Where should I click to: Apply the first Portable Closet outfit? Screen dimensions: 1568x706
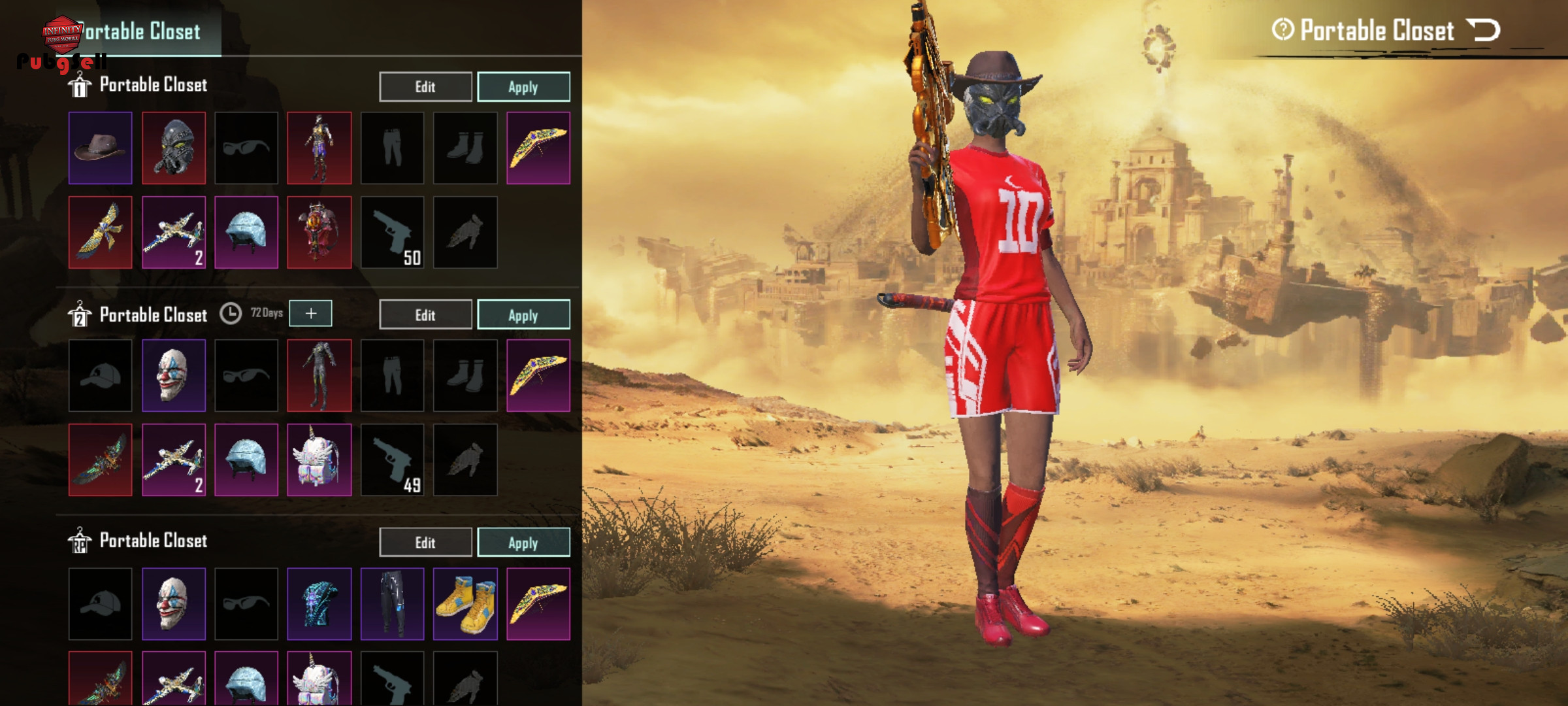(x=523, y=87)
